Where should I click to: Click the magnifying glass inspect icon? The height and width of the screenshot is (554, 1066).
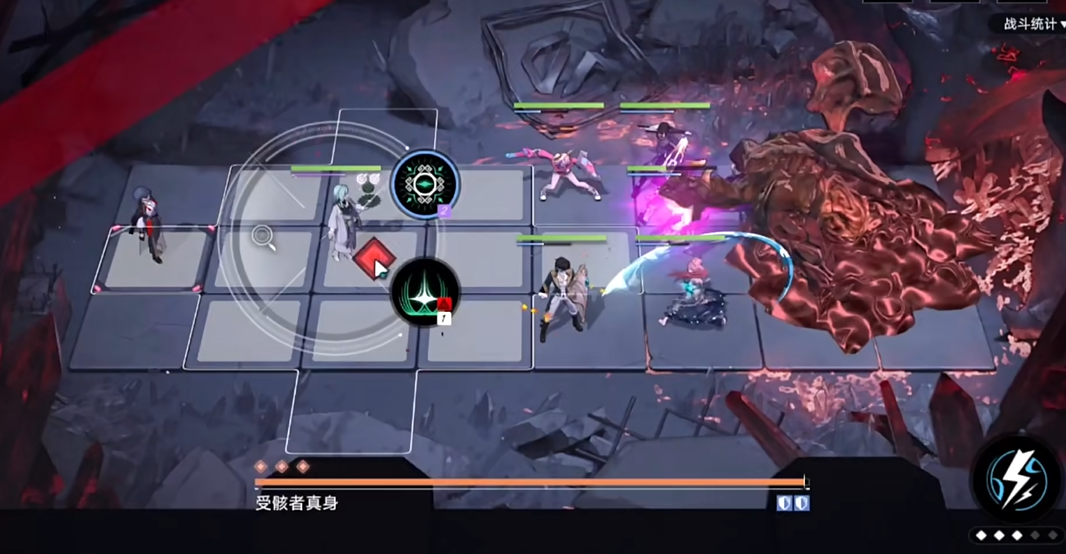[264, 237]
